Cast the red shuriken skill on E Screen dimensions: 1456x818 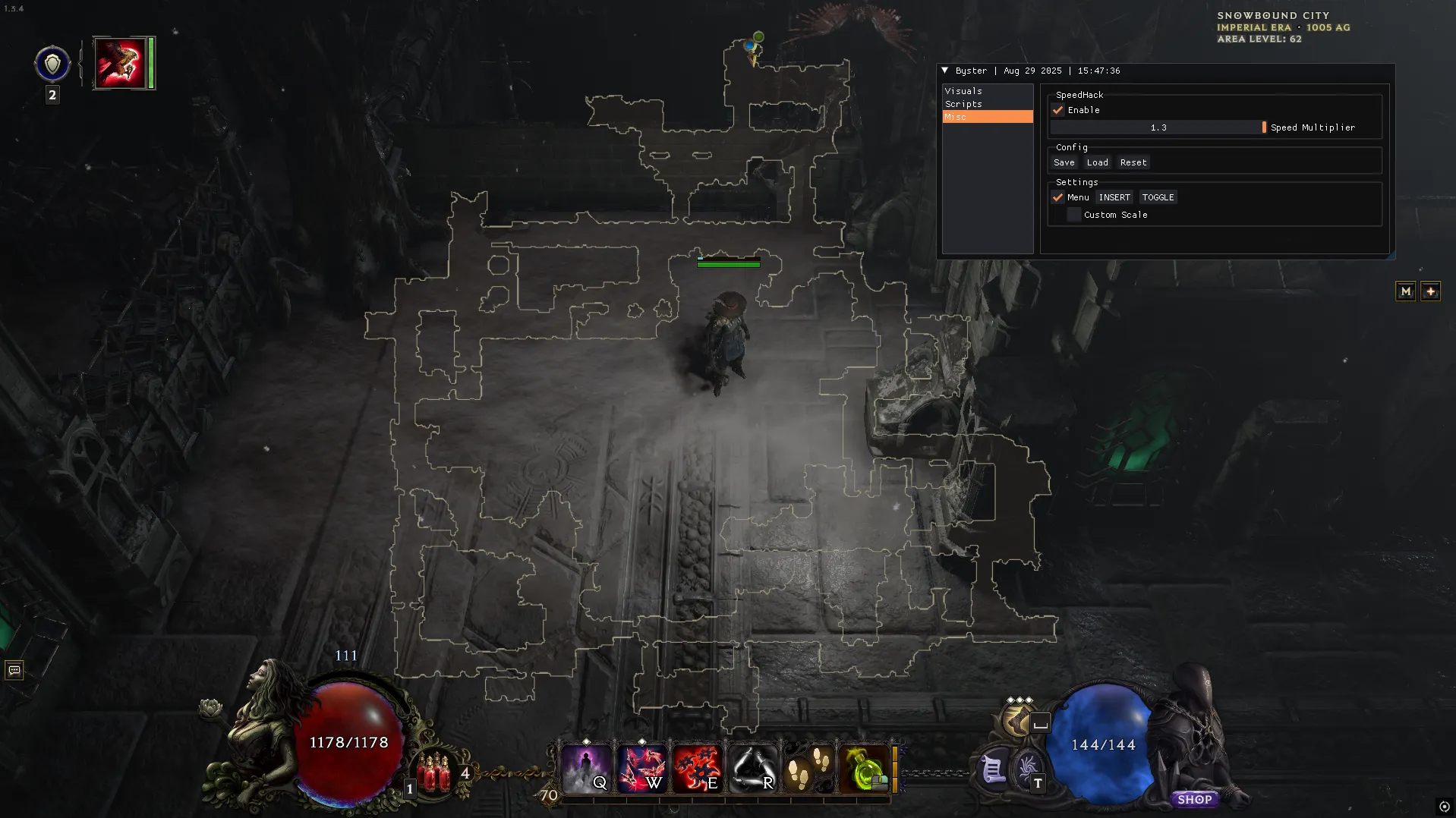(x=697, y=769)
